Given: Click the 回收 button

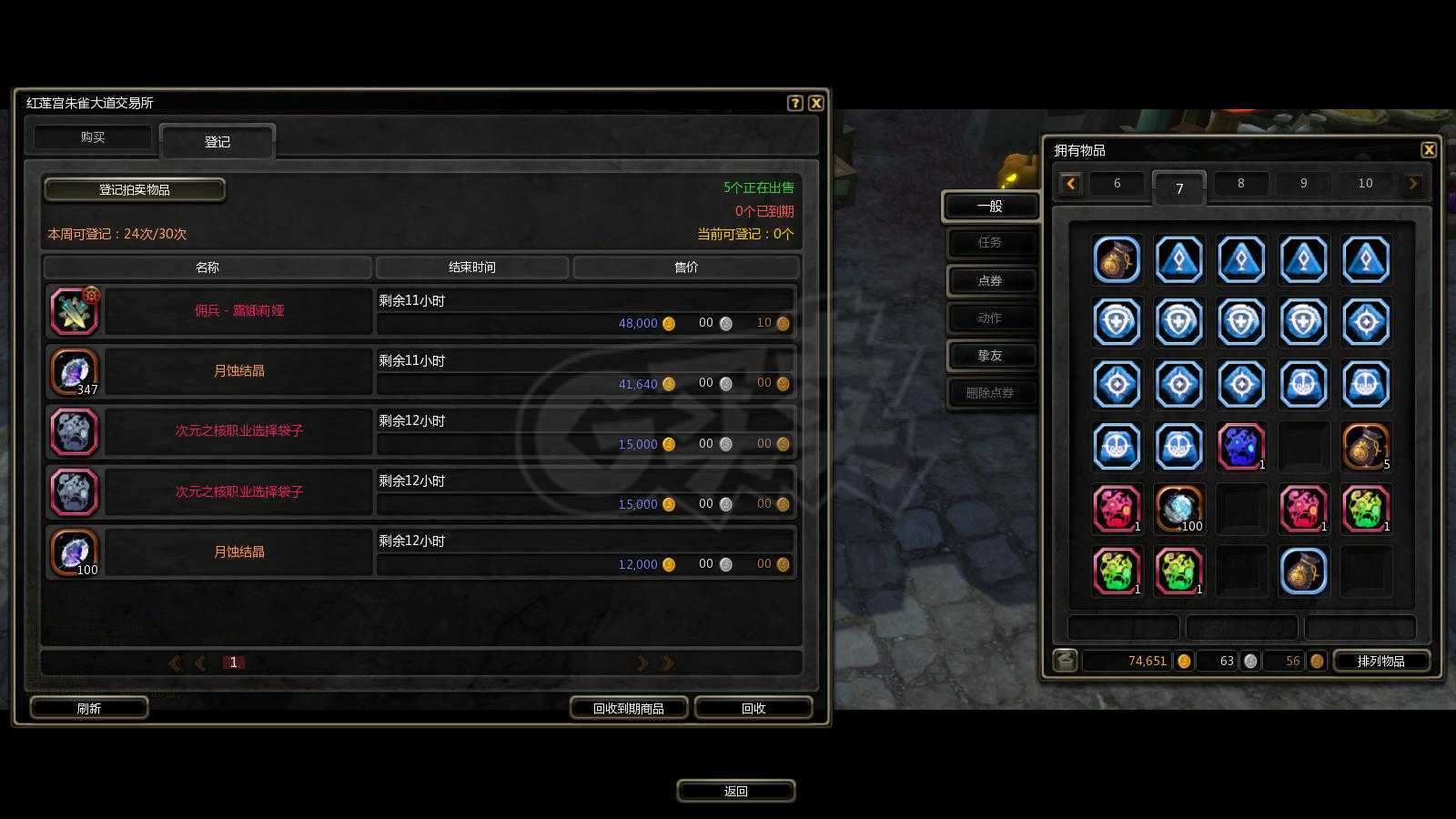Looking at the screenshot, I should pos(753,708).
